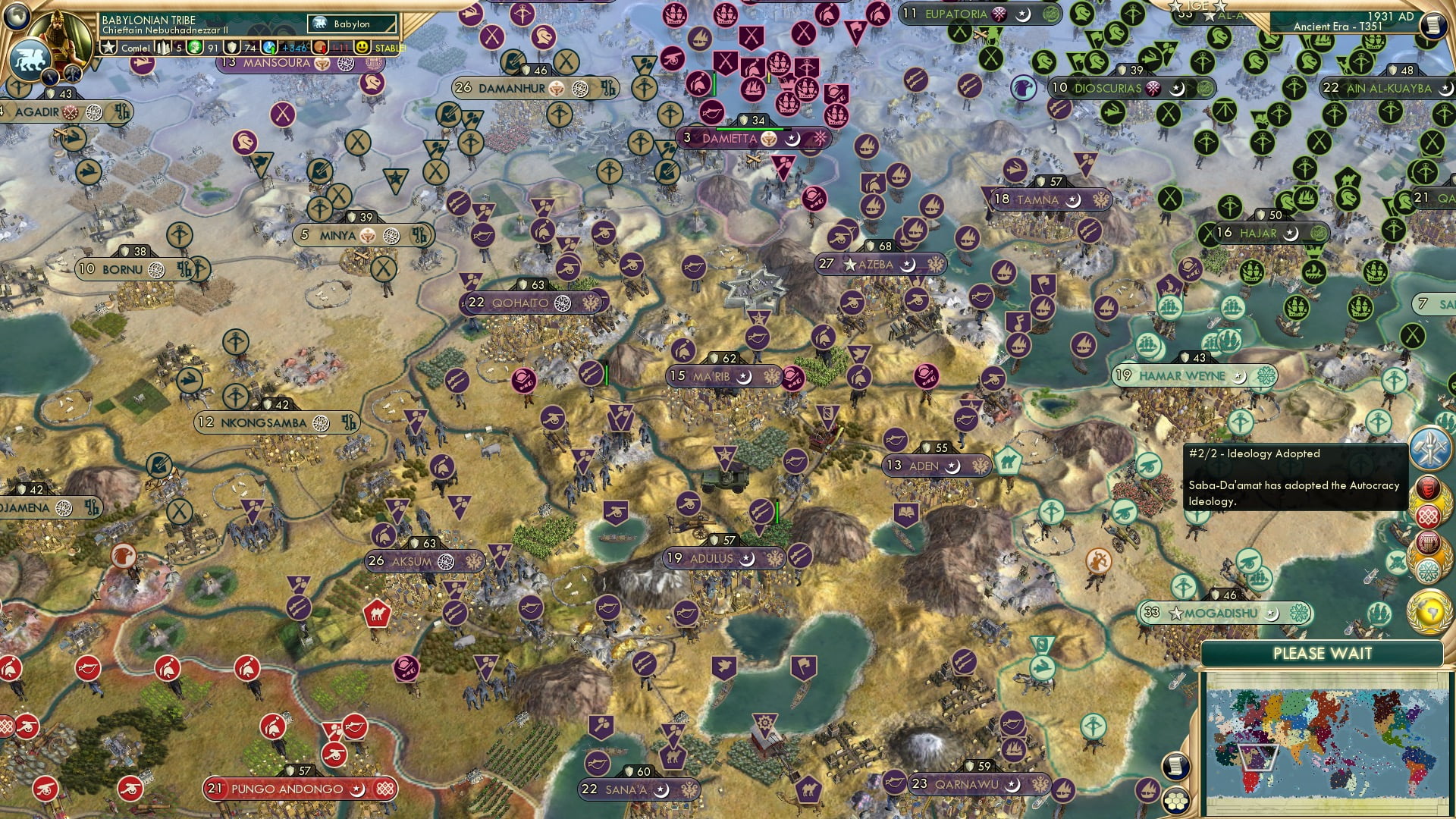This screenshot has height=819, width=1456.
Task: Open the notification log scroll icon above minimap
Action: [x=1175, y=767]
